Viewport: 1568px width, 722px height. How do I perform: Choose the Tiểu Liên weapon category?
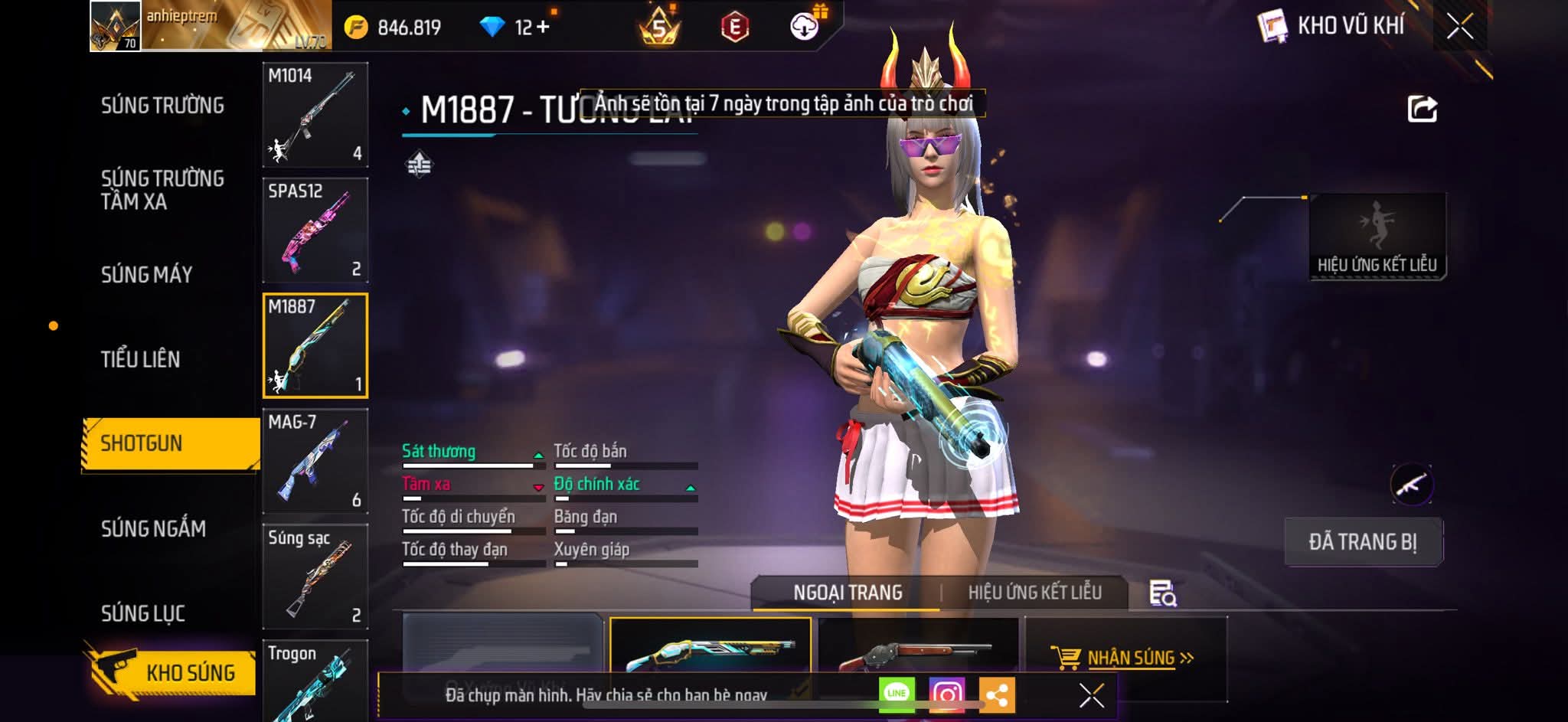[141, 359]
